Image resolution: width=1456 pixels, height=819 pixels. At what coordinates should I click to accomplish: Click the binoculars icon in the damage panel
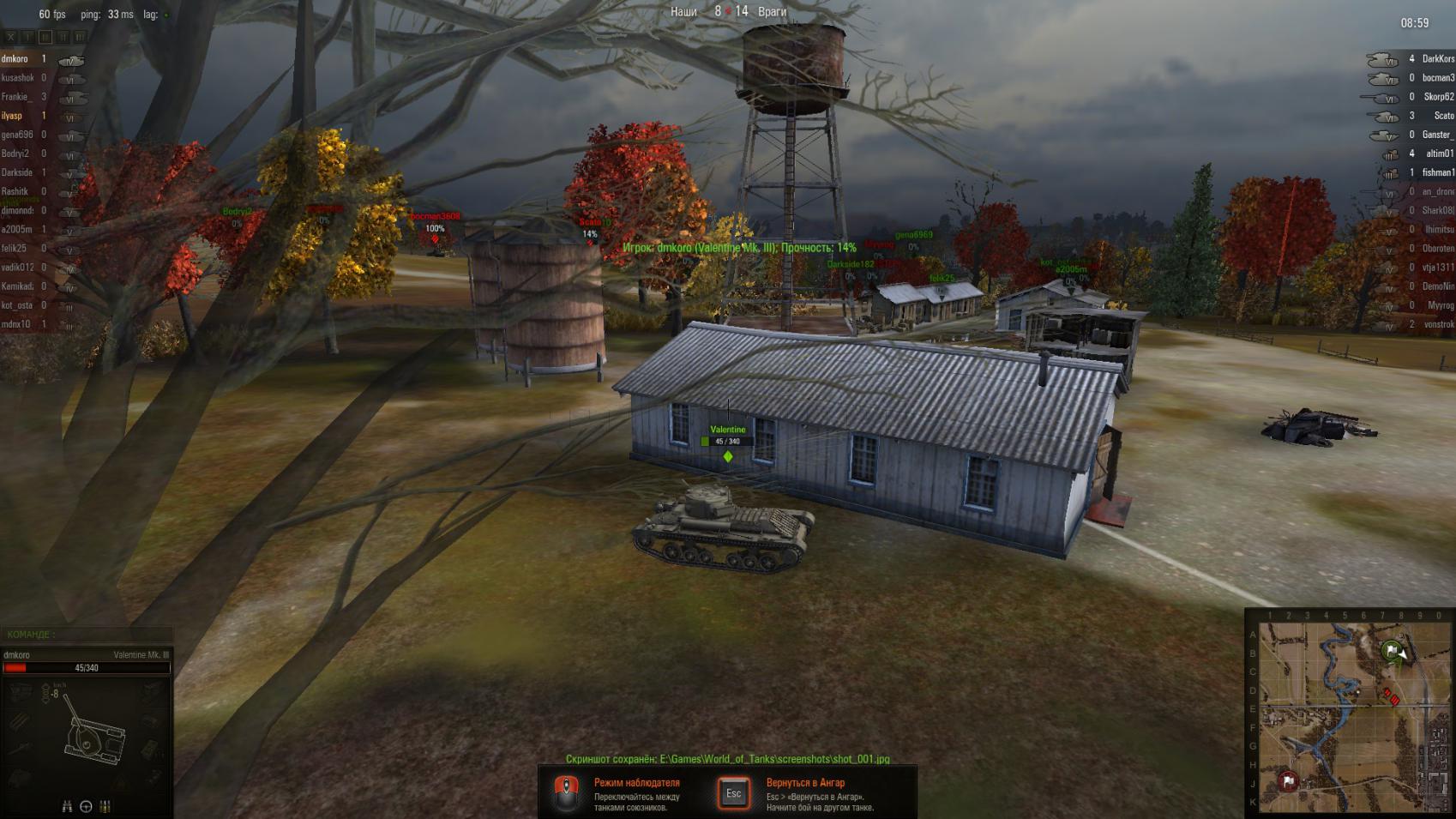click(67, 806)
